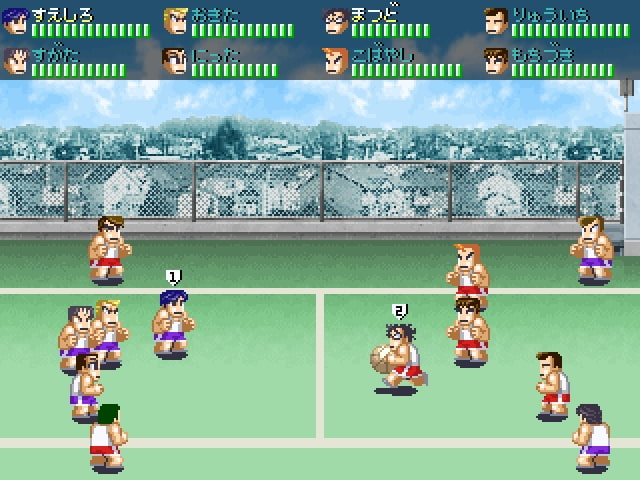Choose the にった player portrait
The height and width of the screenshot is (480, 640).
click(176, 62)
